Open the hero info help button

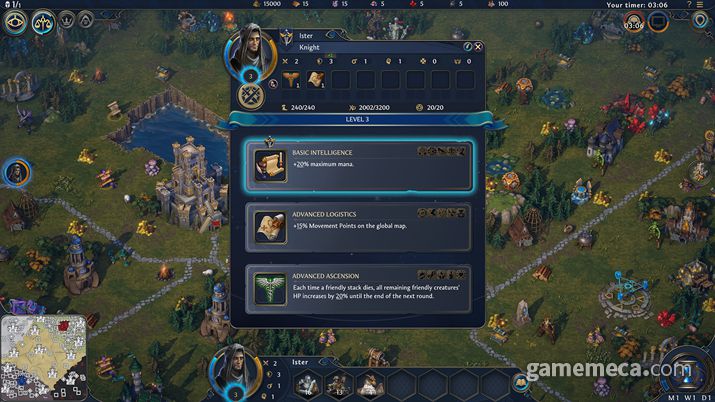467,46
